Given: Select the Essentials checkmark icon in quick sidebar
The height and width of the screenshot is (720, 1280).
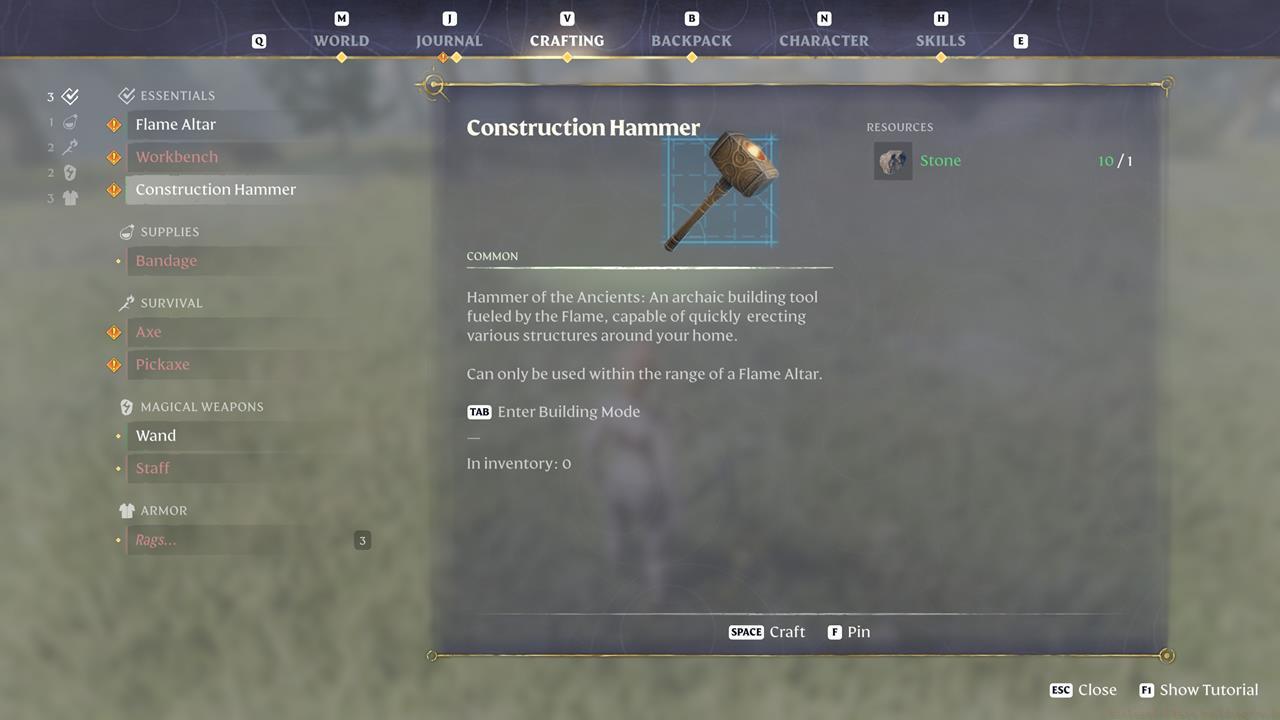Looking at the screenshot, I should (x=68, y=96).
